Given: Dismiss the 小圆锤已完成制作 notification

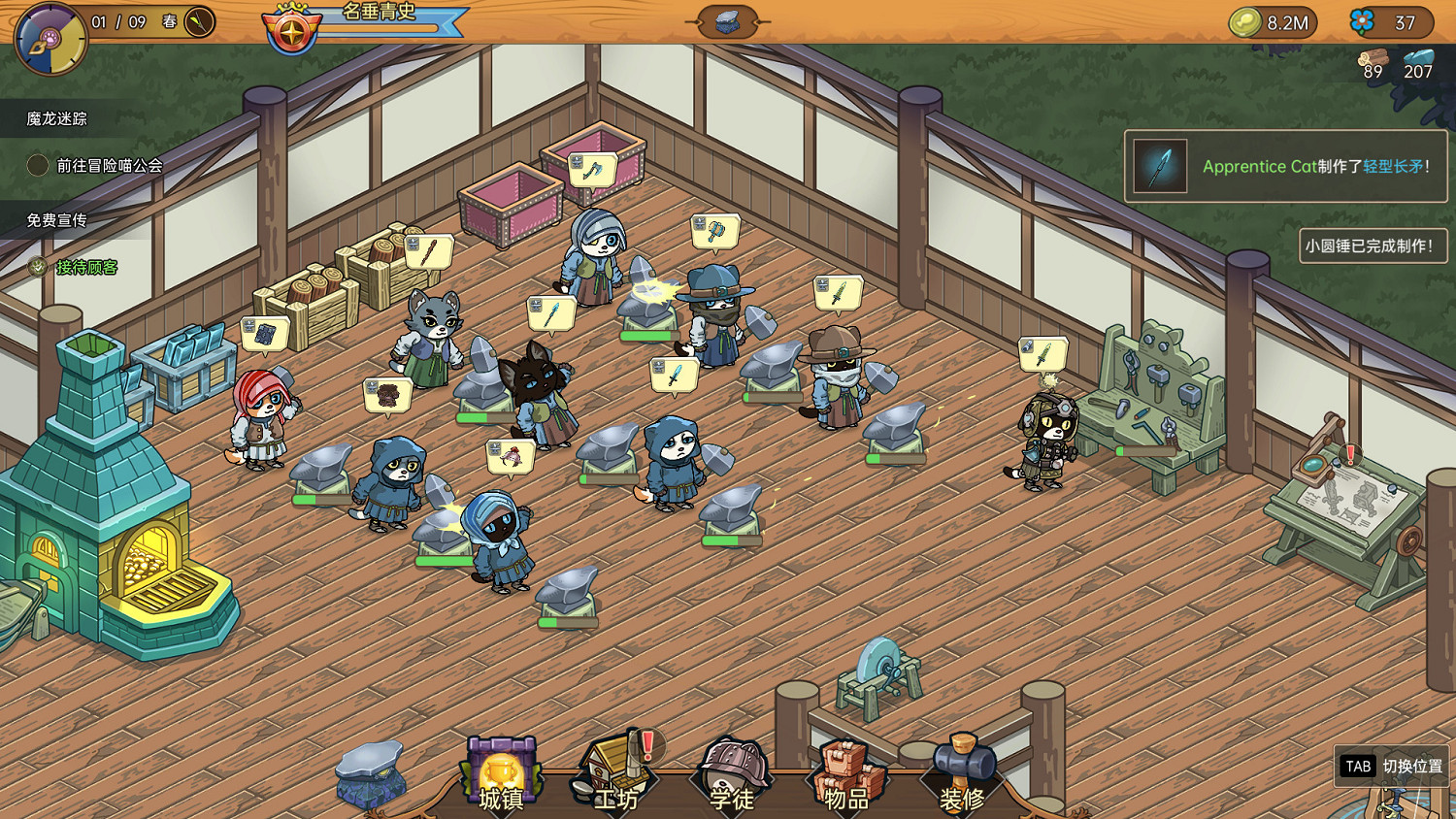Looking at the screenshot, I should click(1373, 246).
